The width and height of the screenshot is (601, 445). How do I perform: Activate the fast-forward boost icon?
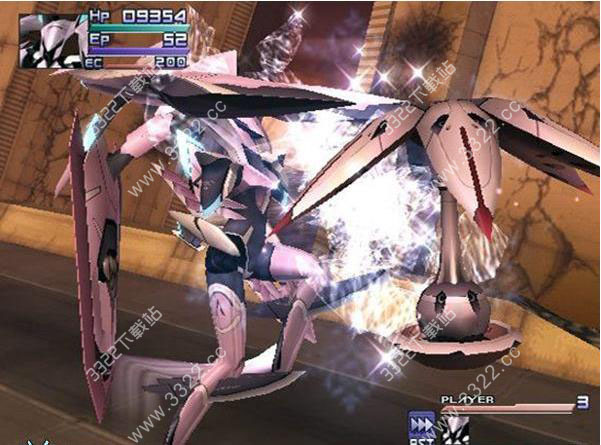click(x=421, y=424)
